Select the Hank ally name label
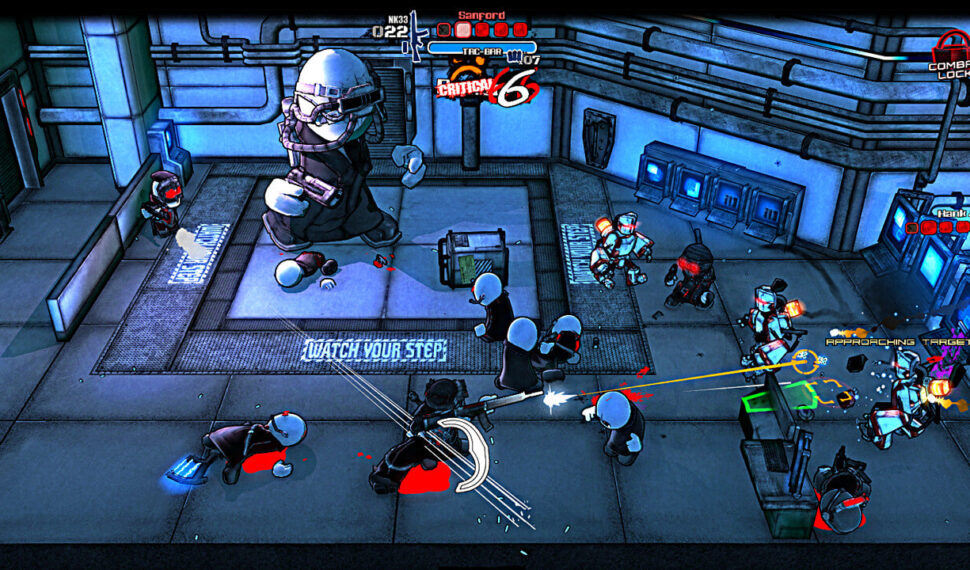Viewport: 970px width, 570px height. [x=952, y=213]
